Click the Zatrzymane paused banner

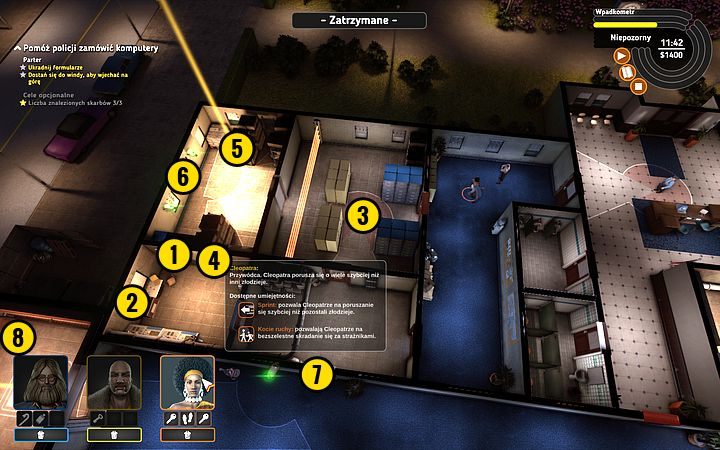coord(359,20)
